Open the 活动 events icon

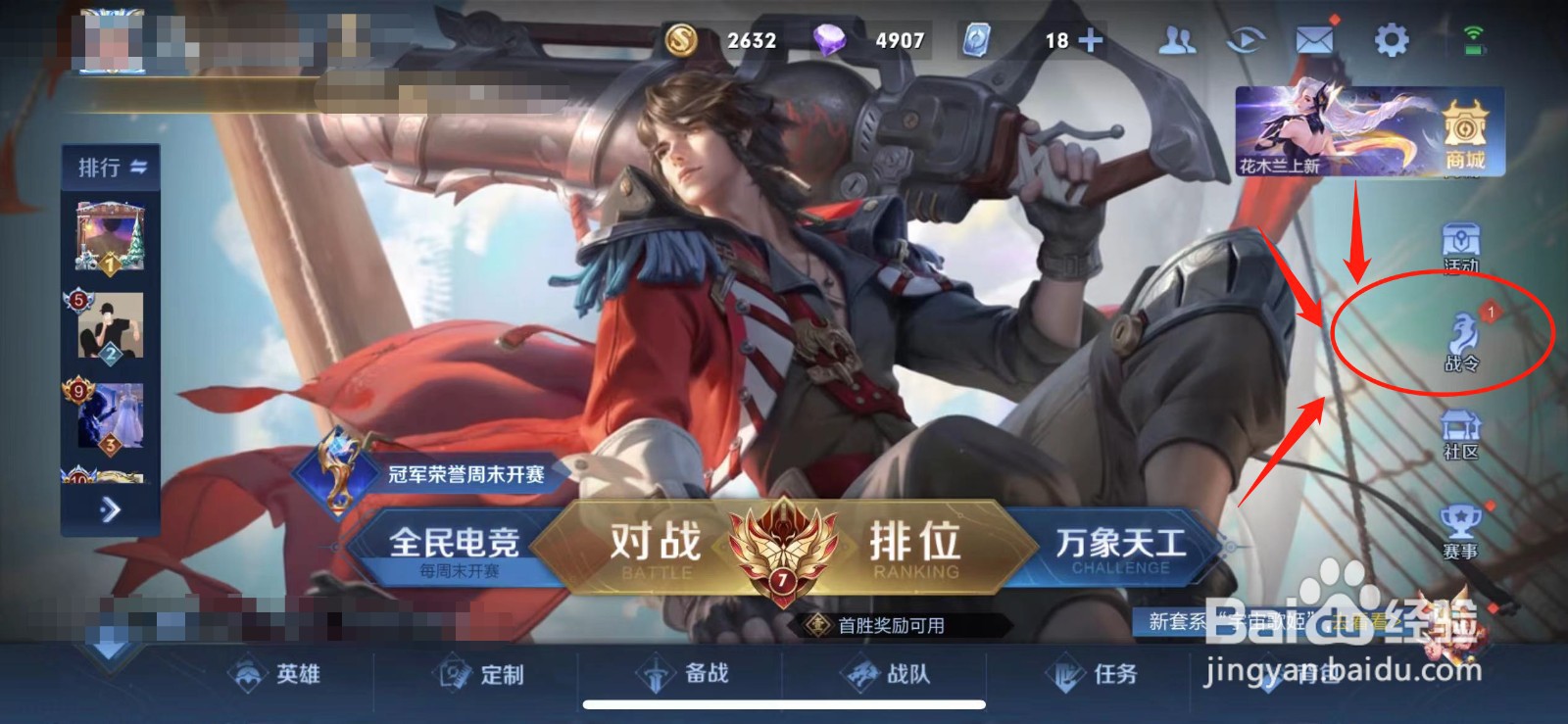click(1461, 247)
